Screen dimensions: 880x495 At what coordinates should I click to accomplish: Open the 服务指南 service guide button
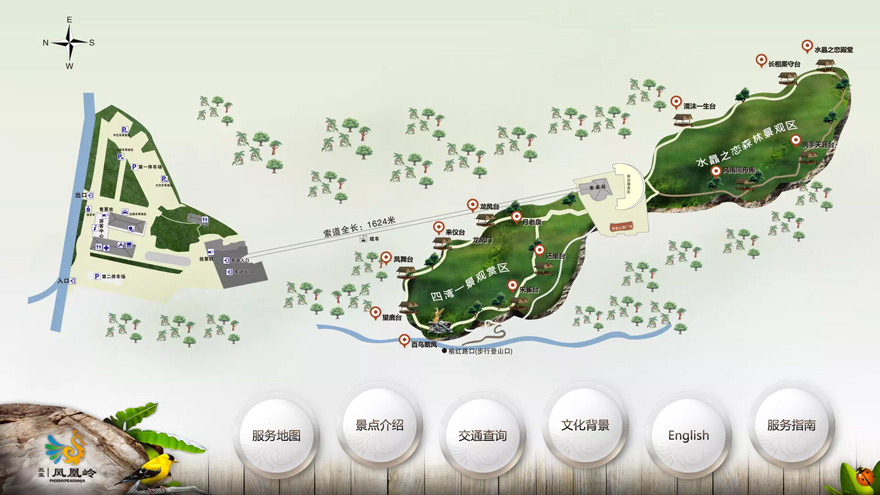[791, 425]
